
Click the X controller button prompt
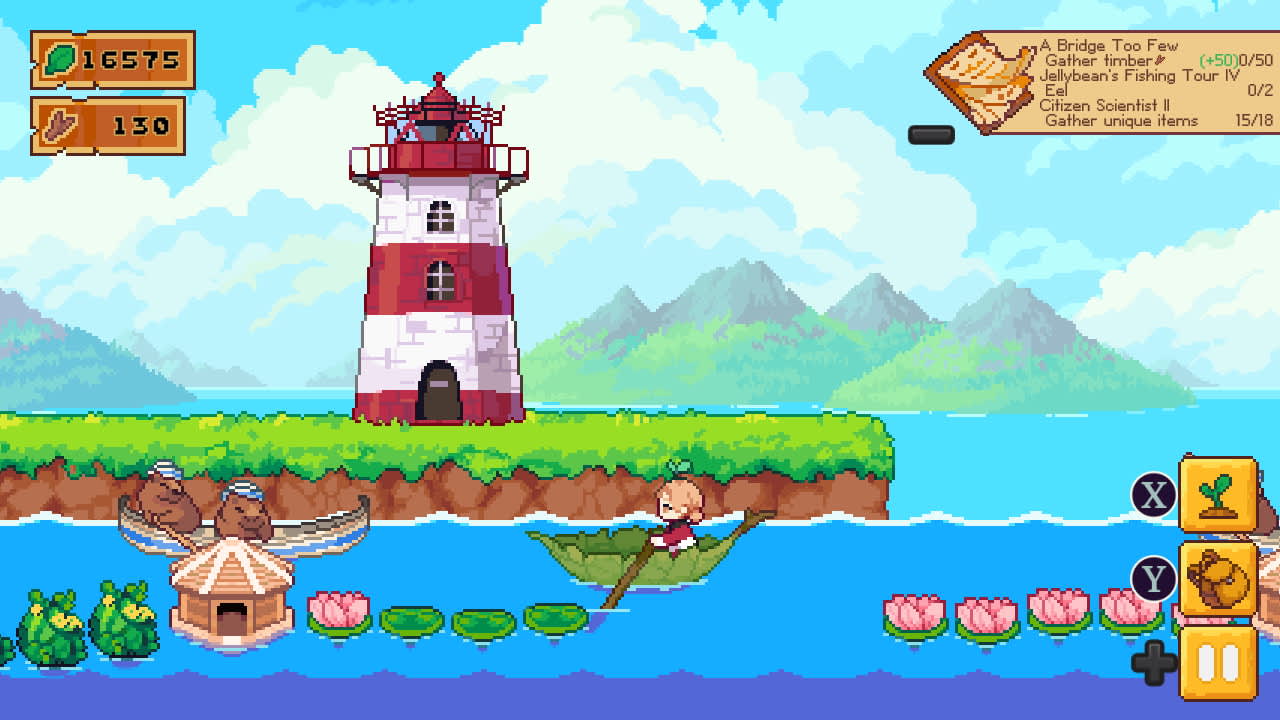1152,492
